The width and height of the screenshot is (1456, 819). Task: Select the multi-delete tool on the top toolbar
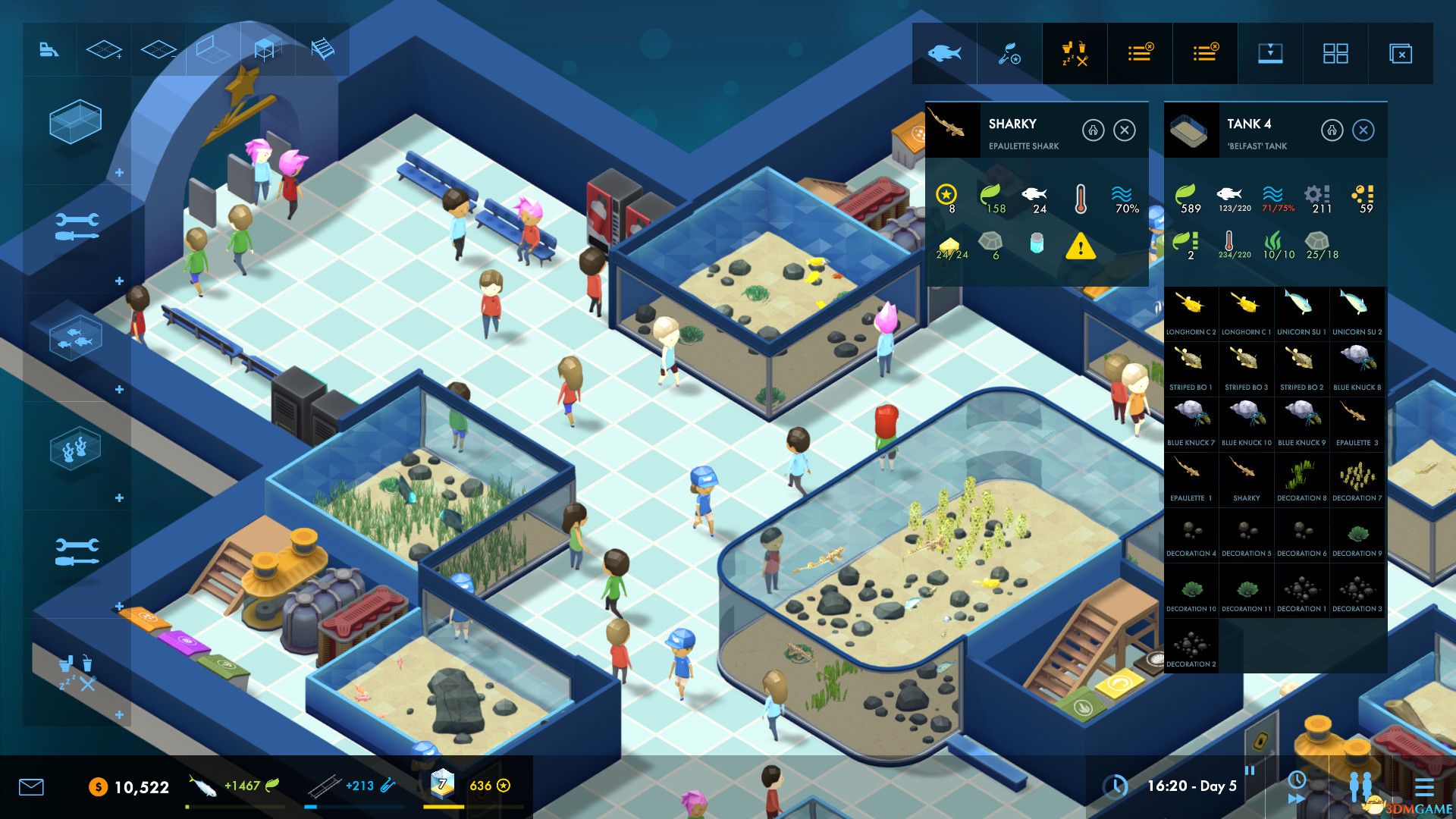(1399, 53)
